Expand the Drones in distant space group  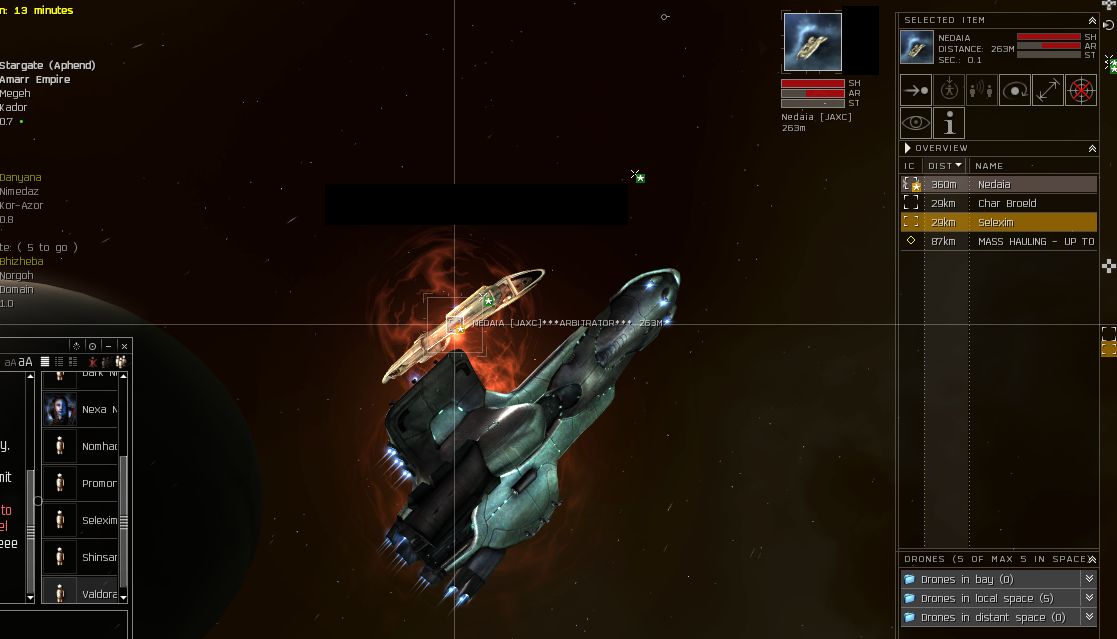click(x=997, y=617)
